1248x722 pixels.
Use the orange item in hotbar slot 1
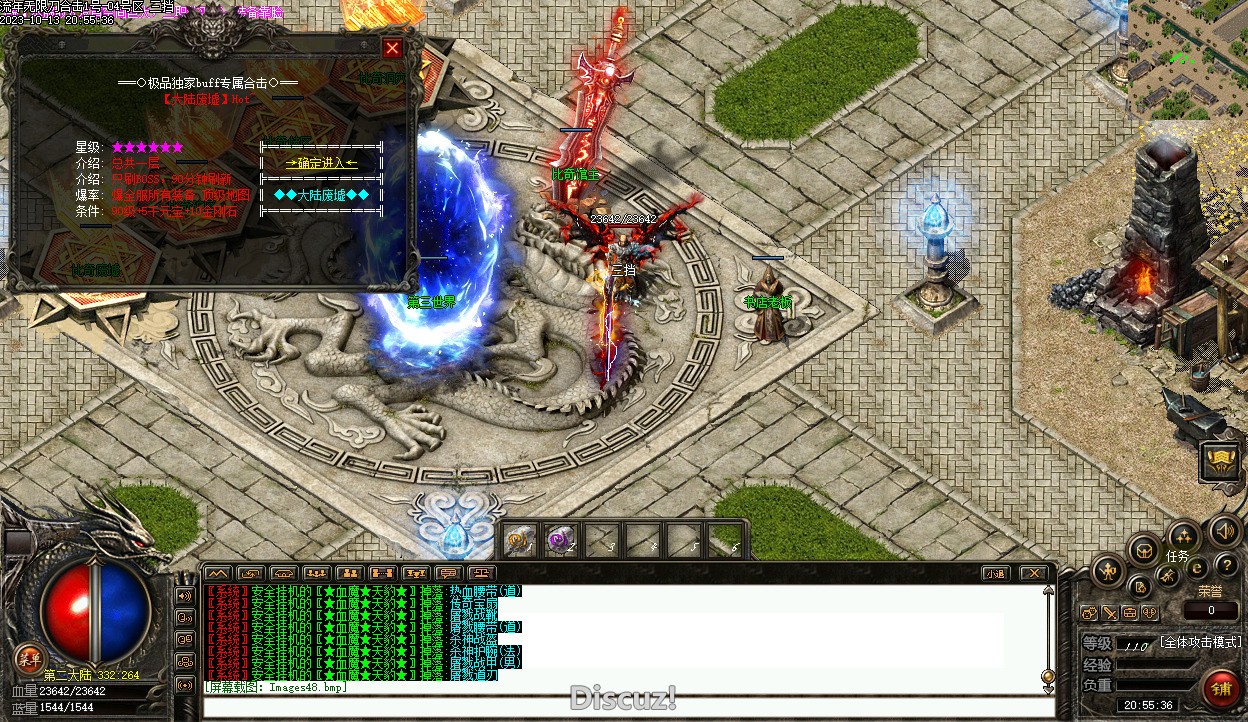pyautogui.click(x=518, y=541)
